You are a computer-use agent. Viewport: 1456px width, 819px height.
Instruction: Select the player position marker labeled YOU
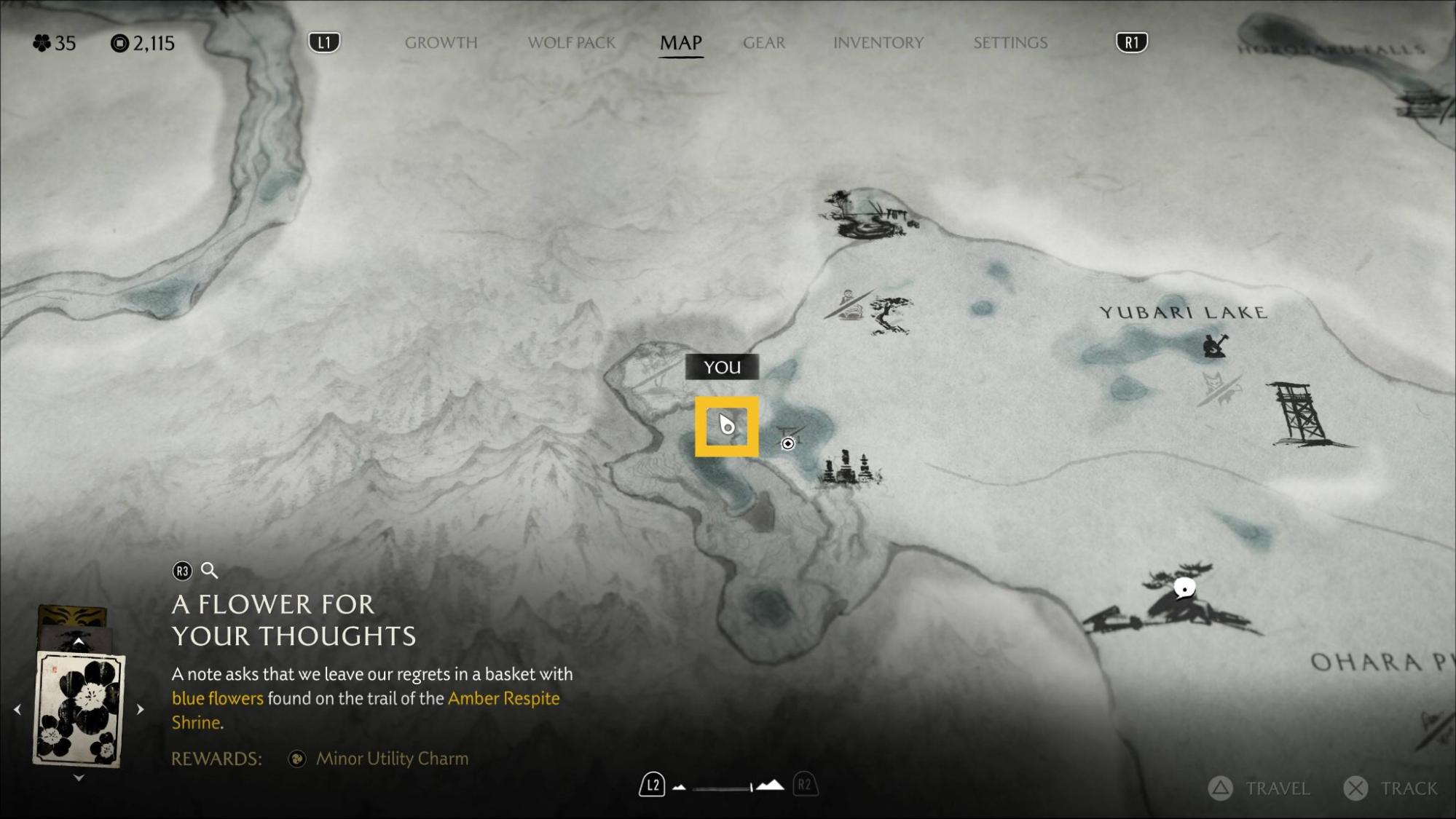[726, 426]
